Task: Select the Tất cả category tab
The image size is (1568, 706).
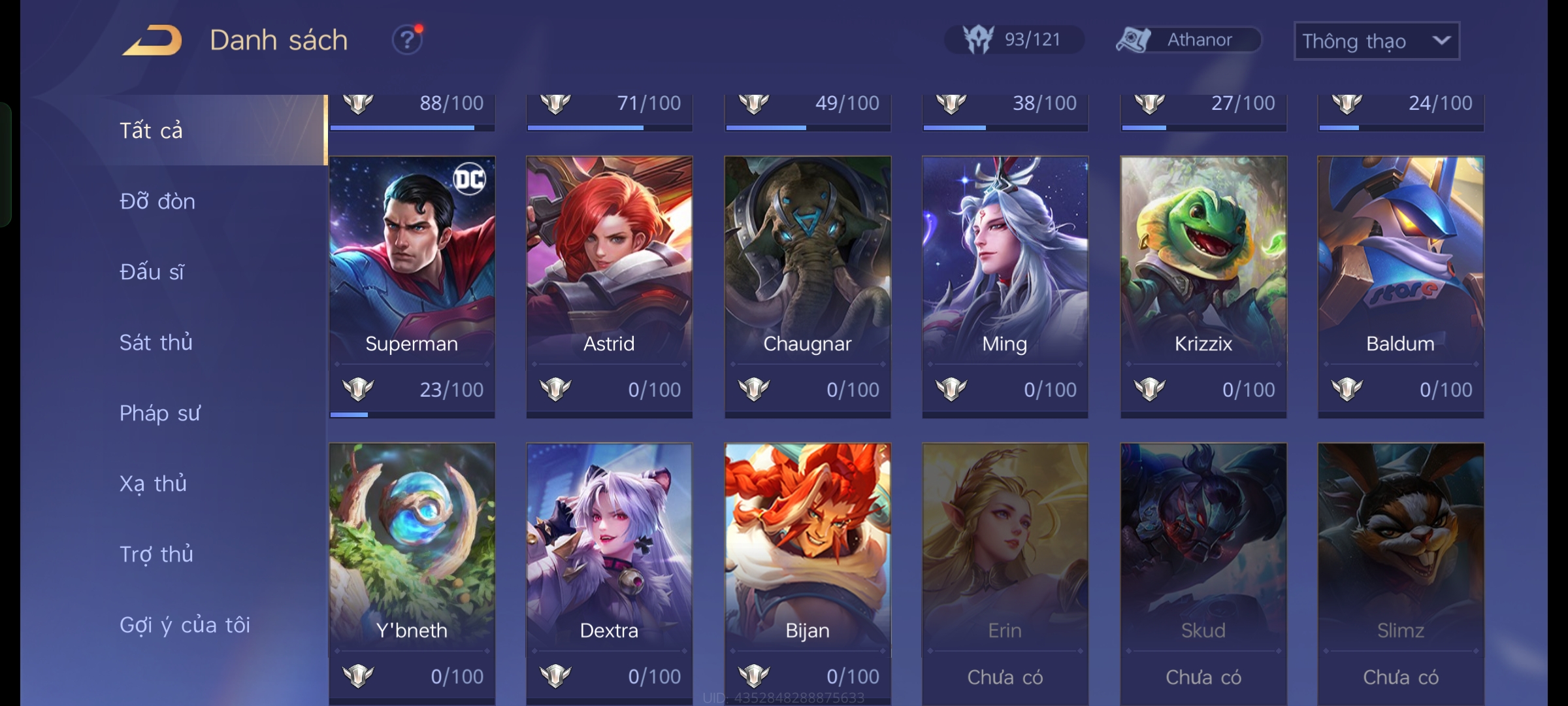Action: pyautogui.click(x=152, y=130)
